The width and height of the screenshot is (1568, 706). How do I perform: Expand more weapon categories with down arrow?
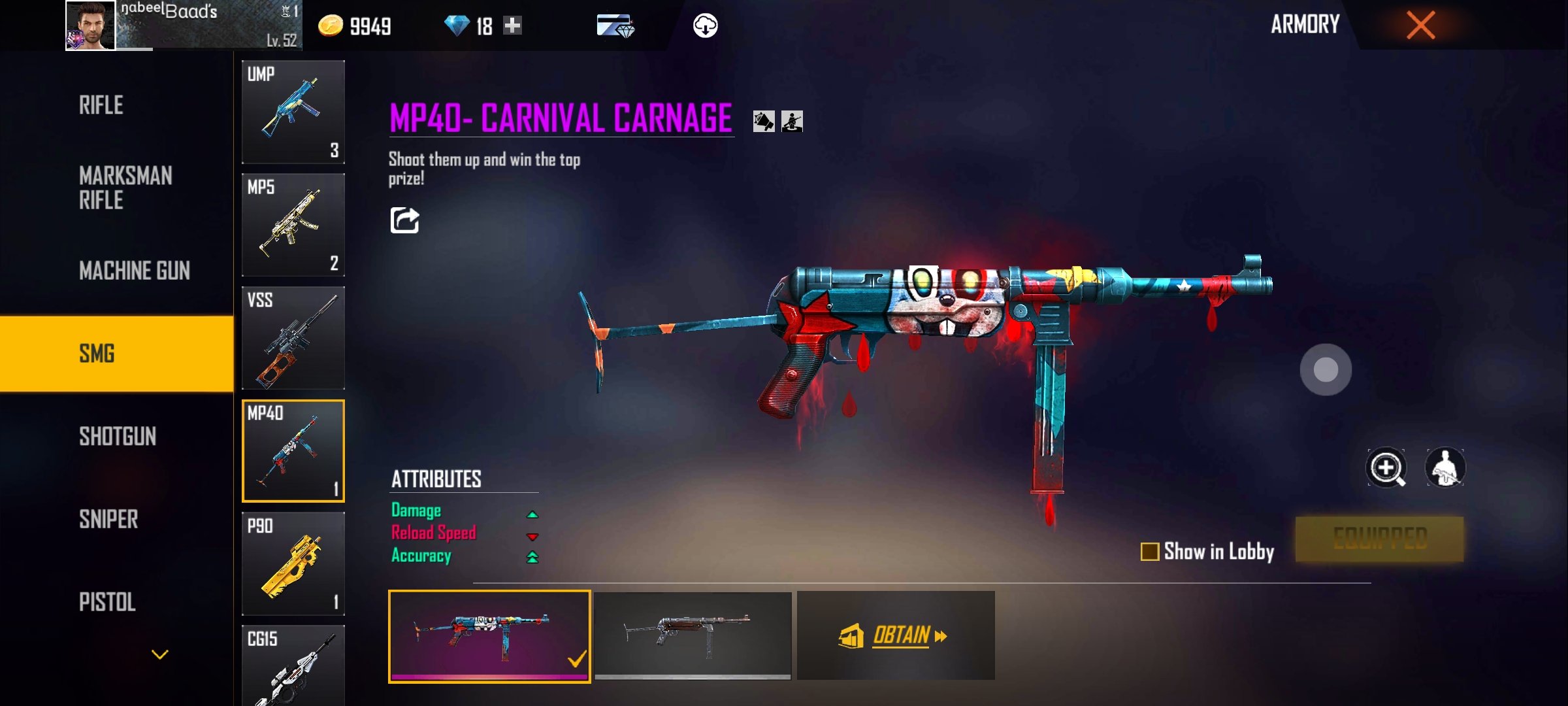160,654
